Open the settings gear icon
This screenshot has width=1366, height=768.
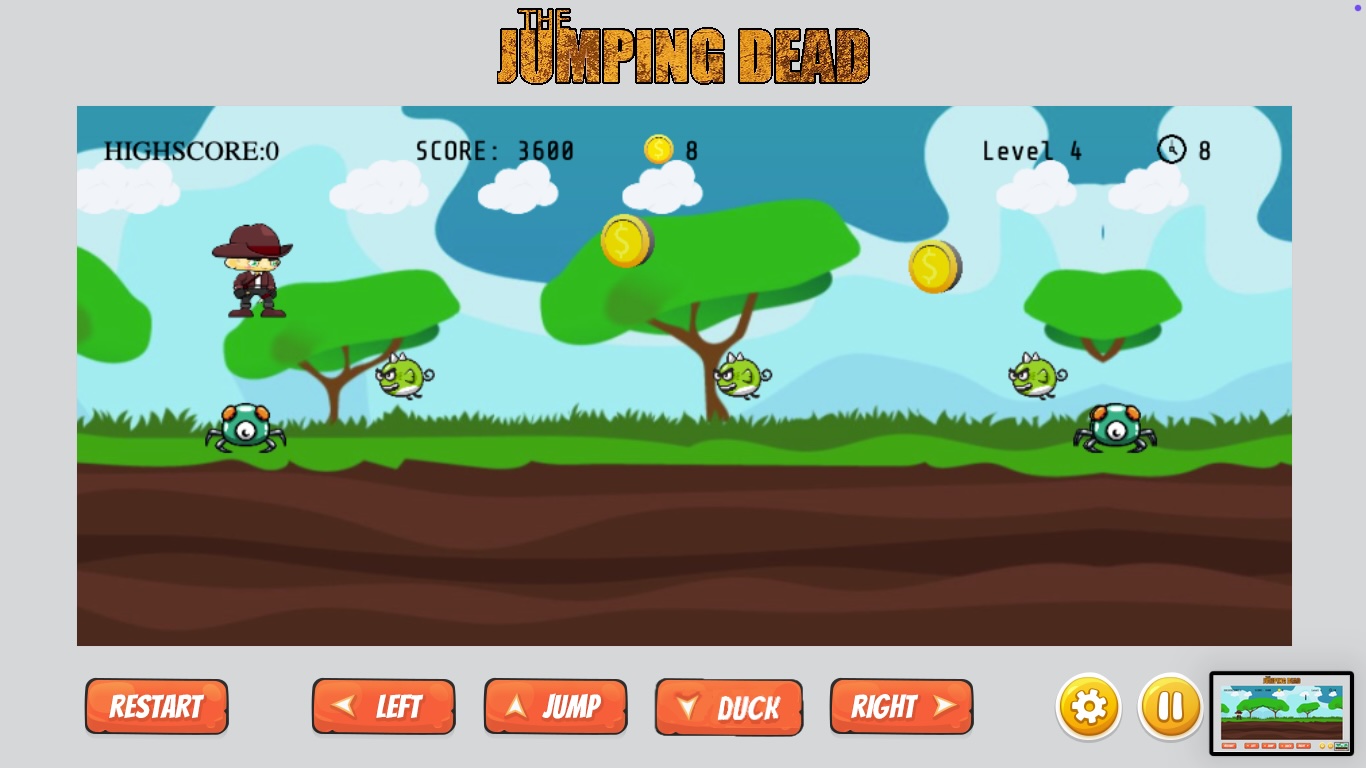(1089, 707)
